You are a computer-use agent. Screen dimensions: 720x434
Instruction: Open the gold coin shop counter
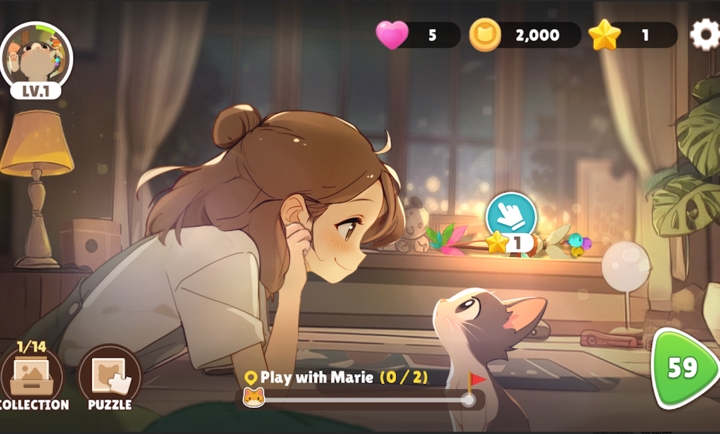[x=525, y=35]
